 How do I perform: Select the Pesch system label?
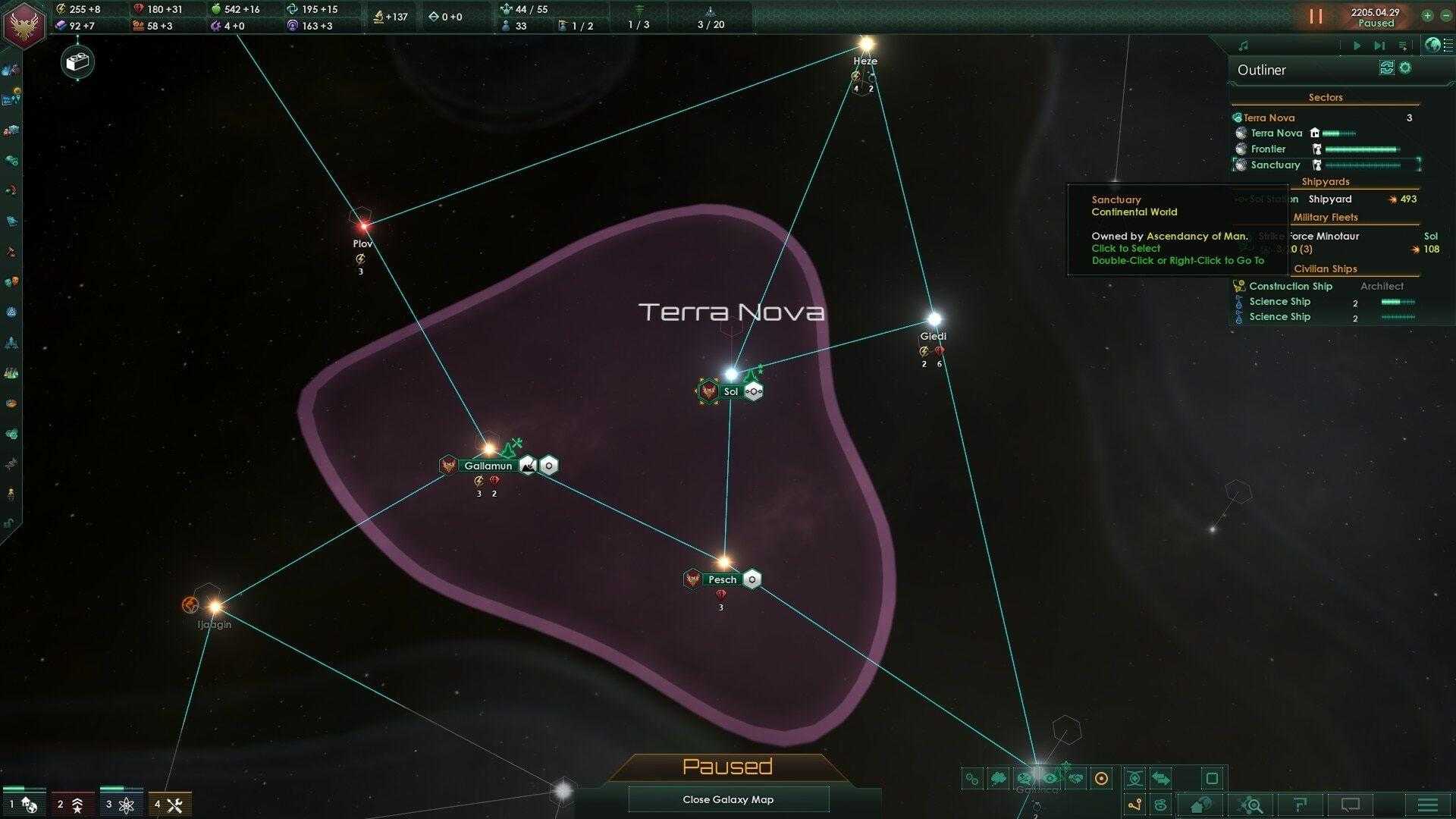click(722, 579)
